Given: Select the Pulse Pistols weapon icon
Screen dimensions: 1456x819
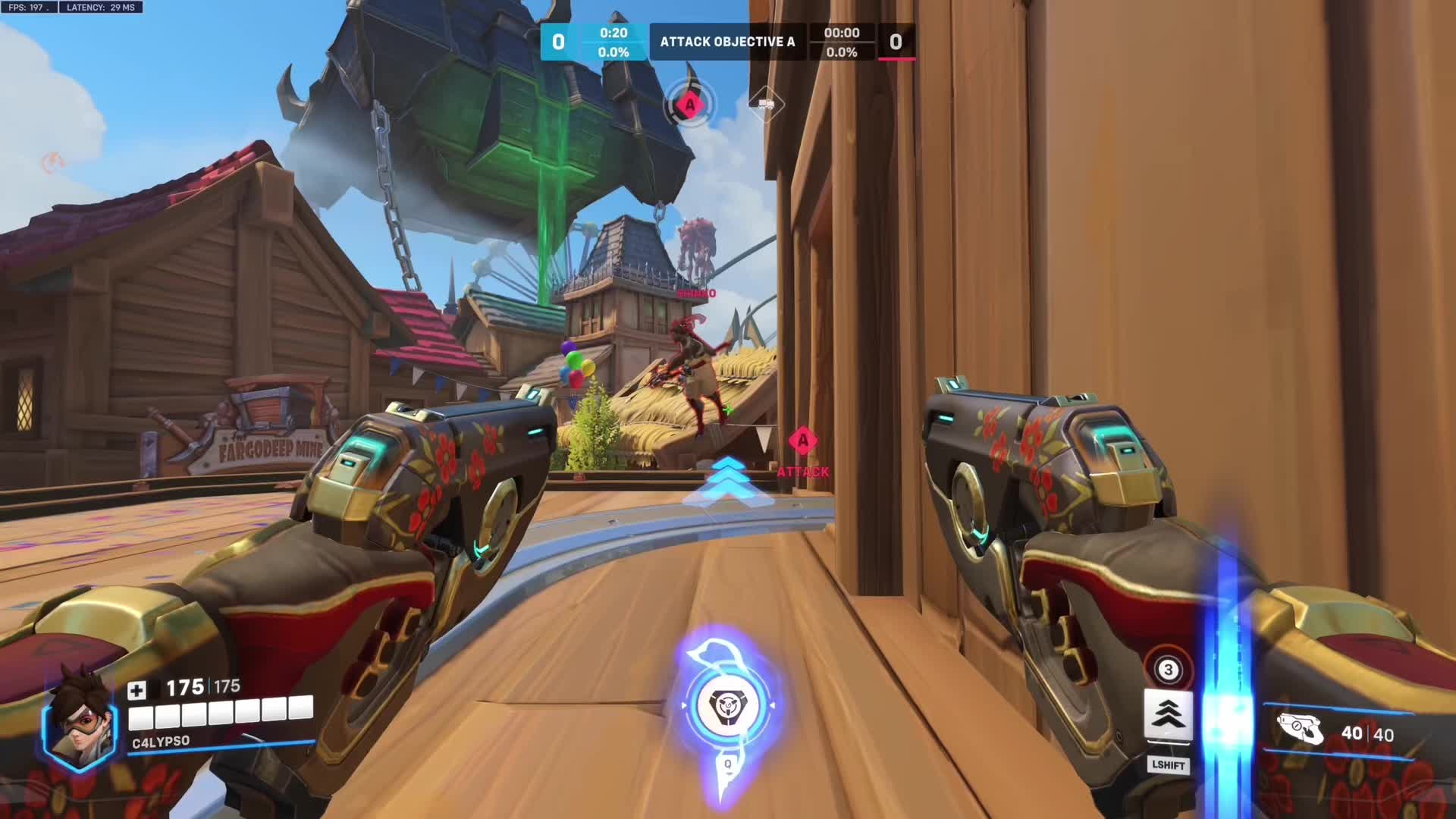Looking at the screenshot, I should (1301, 730).
